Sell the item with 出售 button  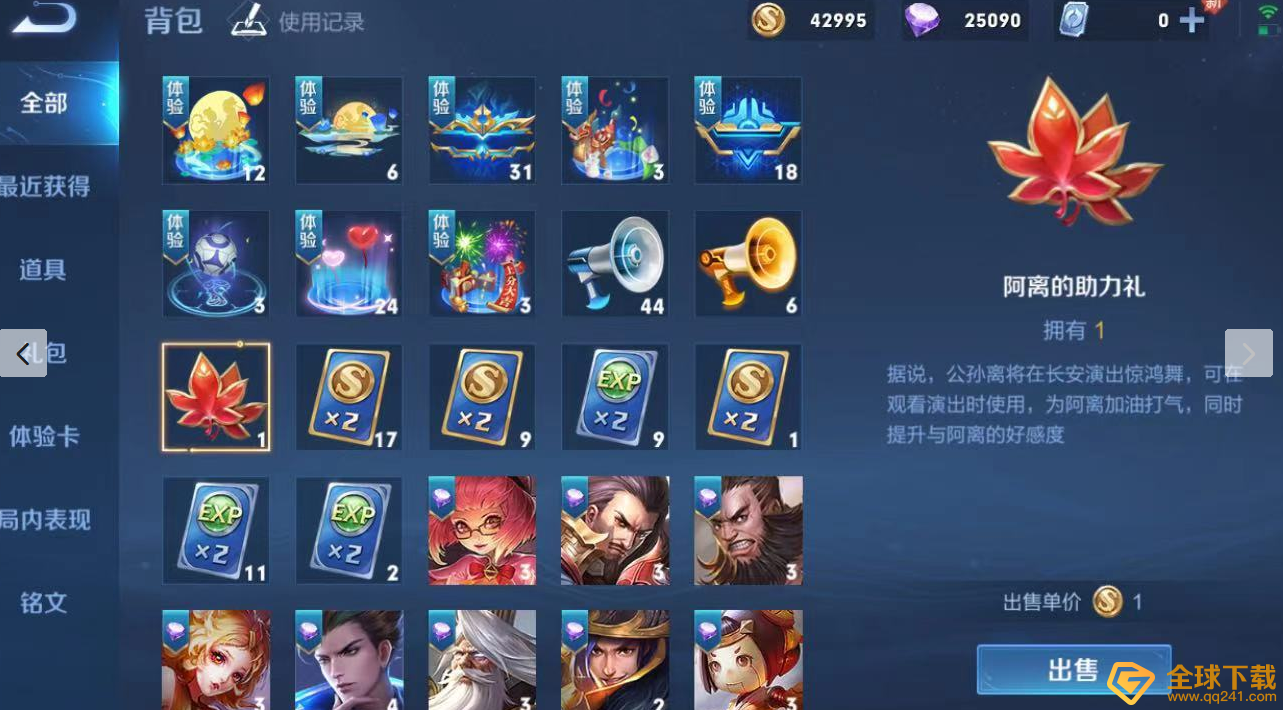pos(1073,669)
